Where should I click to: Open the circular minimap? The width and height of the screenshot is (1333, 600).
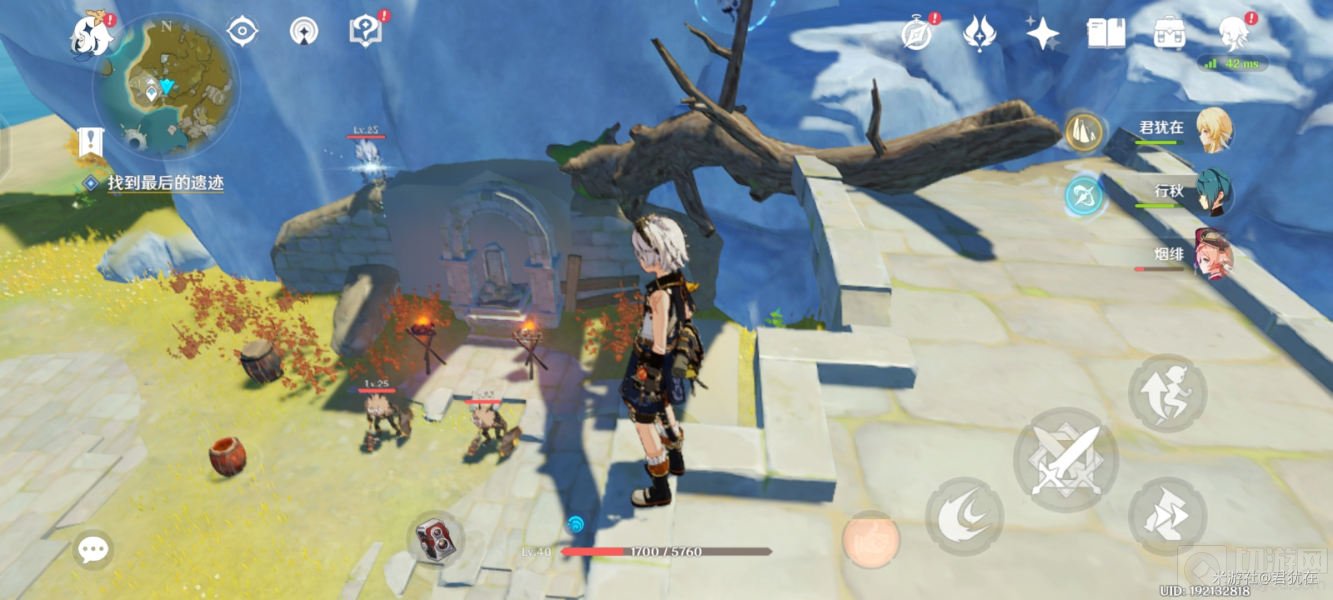(x=166, y=87)
